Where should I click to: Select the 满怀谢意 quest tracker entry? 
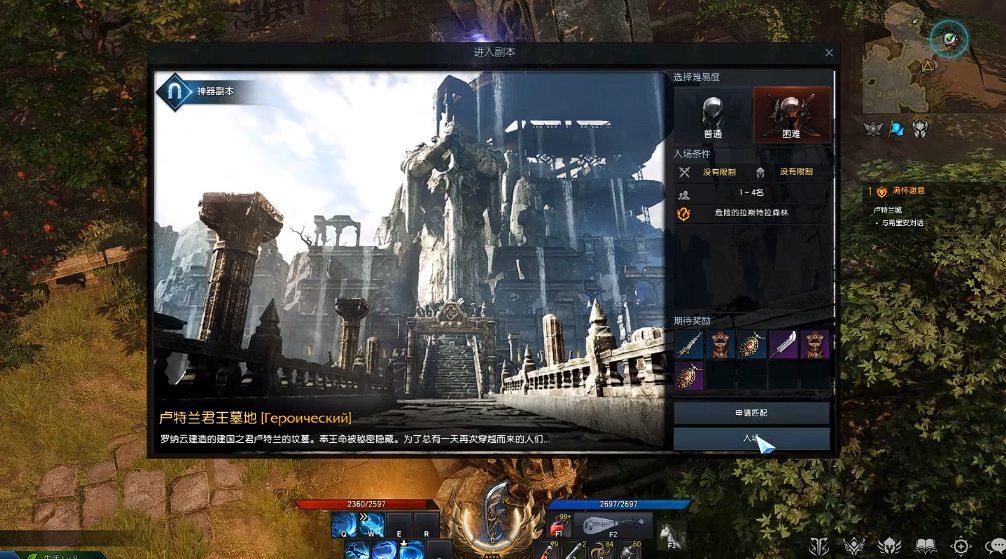tap(908, 191)
